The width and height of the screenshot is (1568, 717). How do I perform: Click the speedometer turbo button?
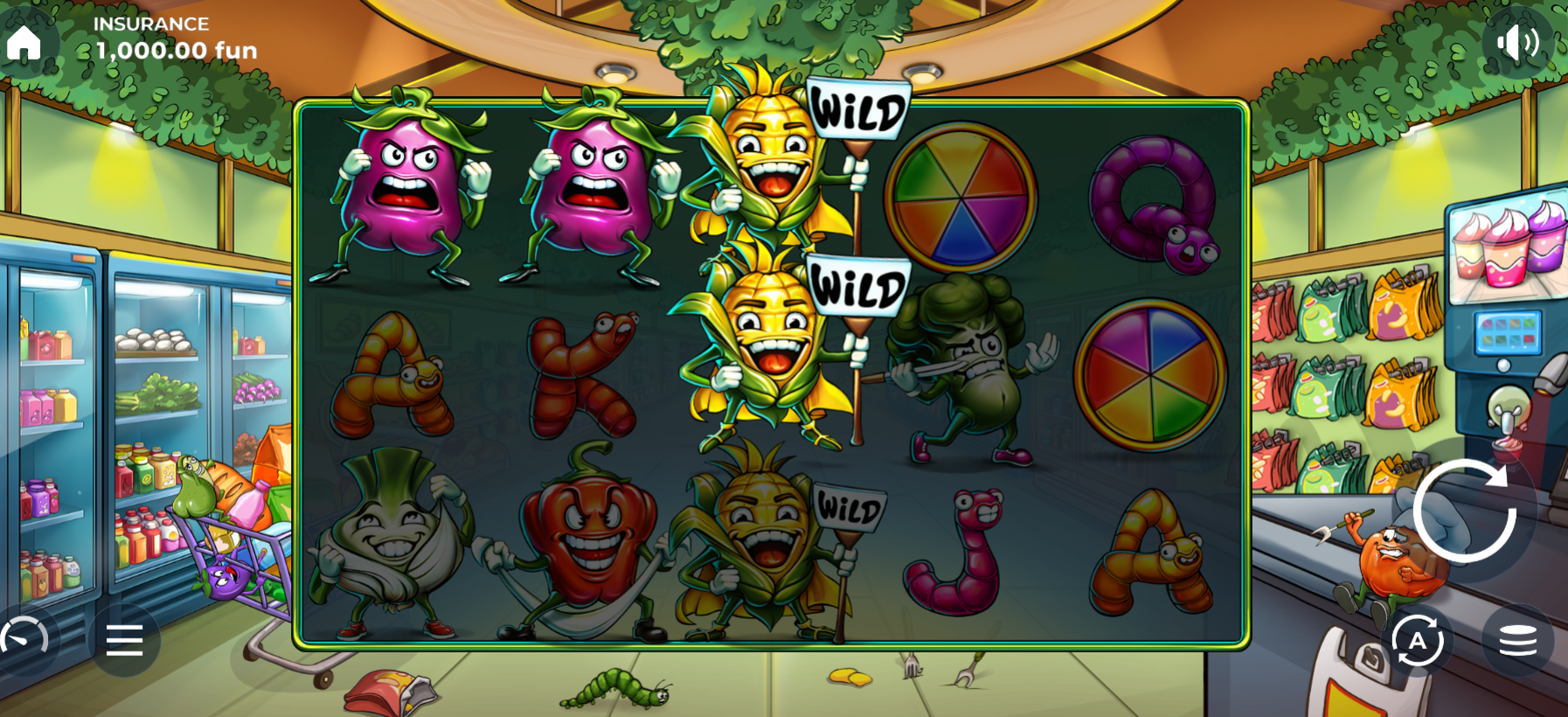pos(24,641)
